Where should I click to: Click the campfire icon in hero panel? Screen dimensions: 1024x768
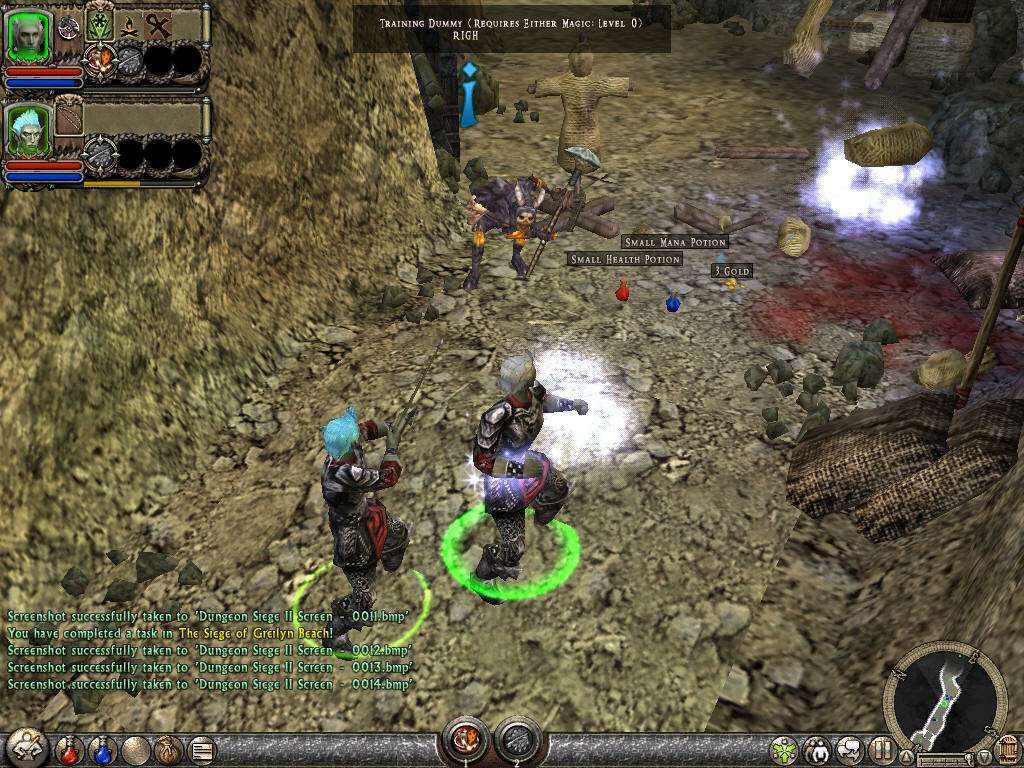(129, 25)
